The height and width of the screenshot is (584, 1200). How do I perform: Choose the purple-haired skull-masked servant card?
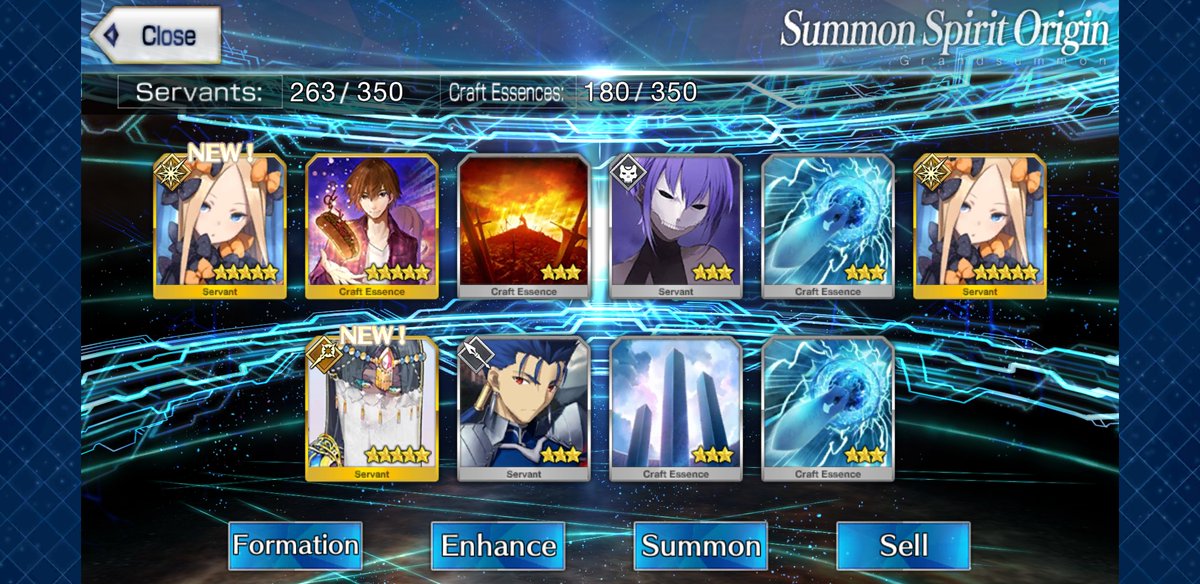coord(675,226)
